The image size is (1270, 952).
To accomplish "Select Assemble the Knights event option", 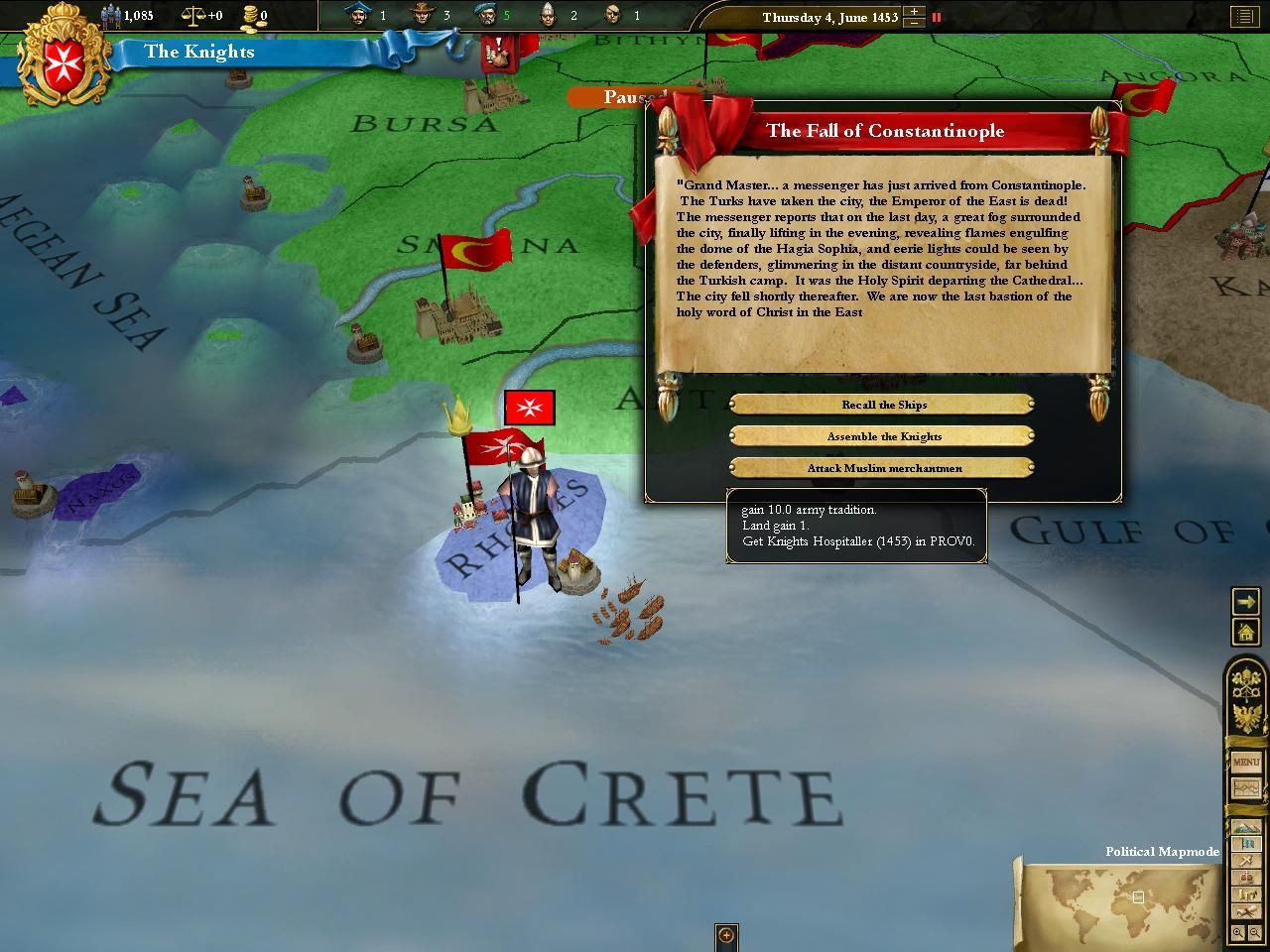I will (883, 436).
